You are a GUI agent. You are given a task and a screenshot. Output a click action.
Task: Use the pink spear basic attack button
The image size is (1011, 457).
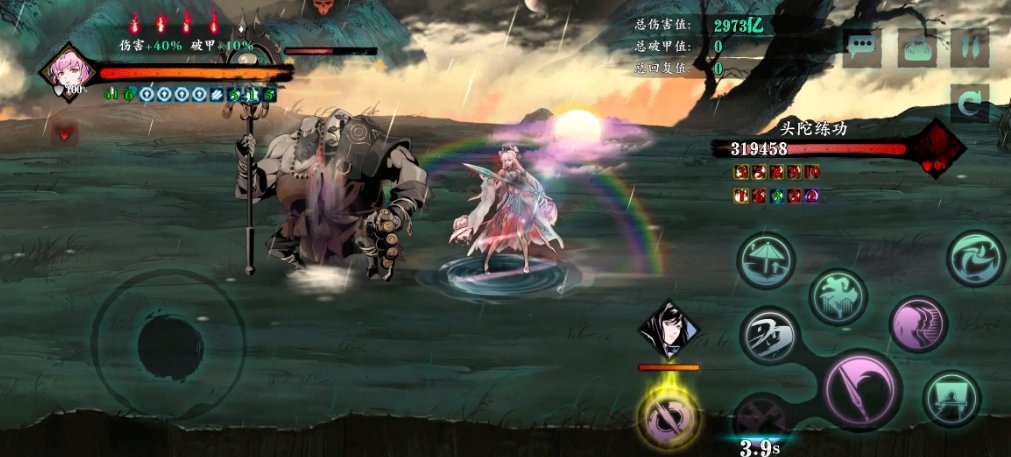point(862,389)
